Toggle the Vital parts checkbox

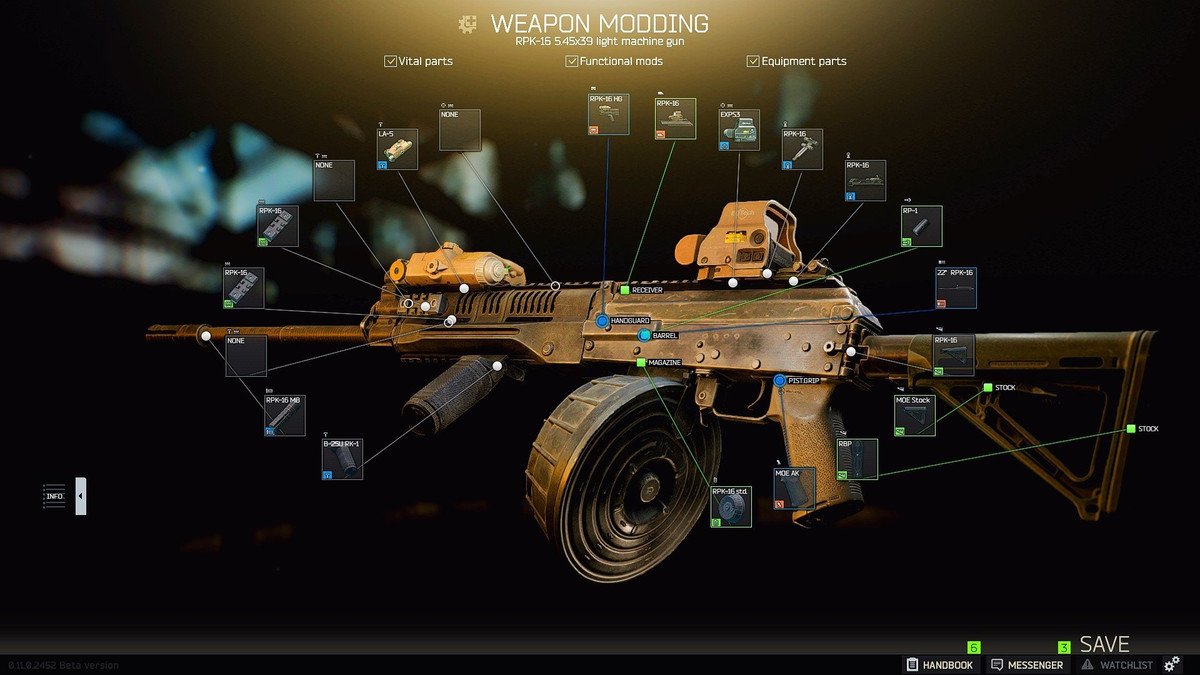(391, 61)
